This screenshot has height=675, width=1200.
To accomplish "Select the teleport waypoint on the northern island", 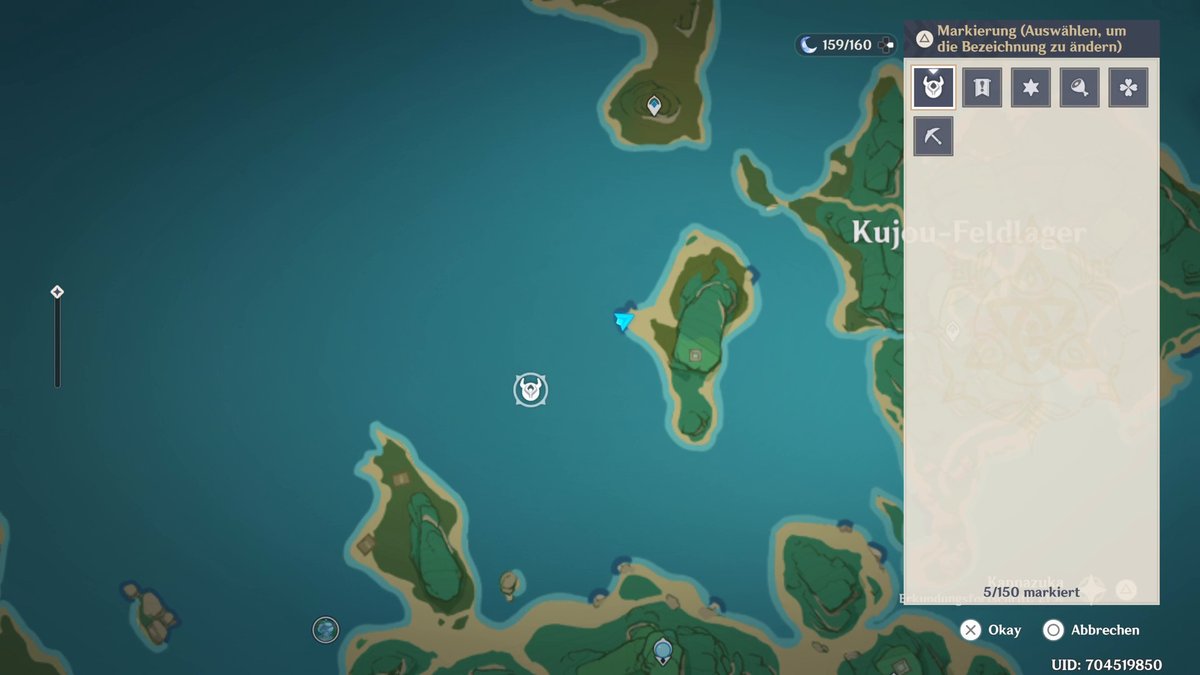I will 654,105.
